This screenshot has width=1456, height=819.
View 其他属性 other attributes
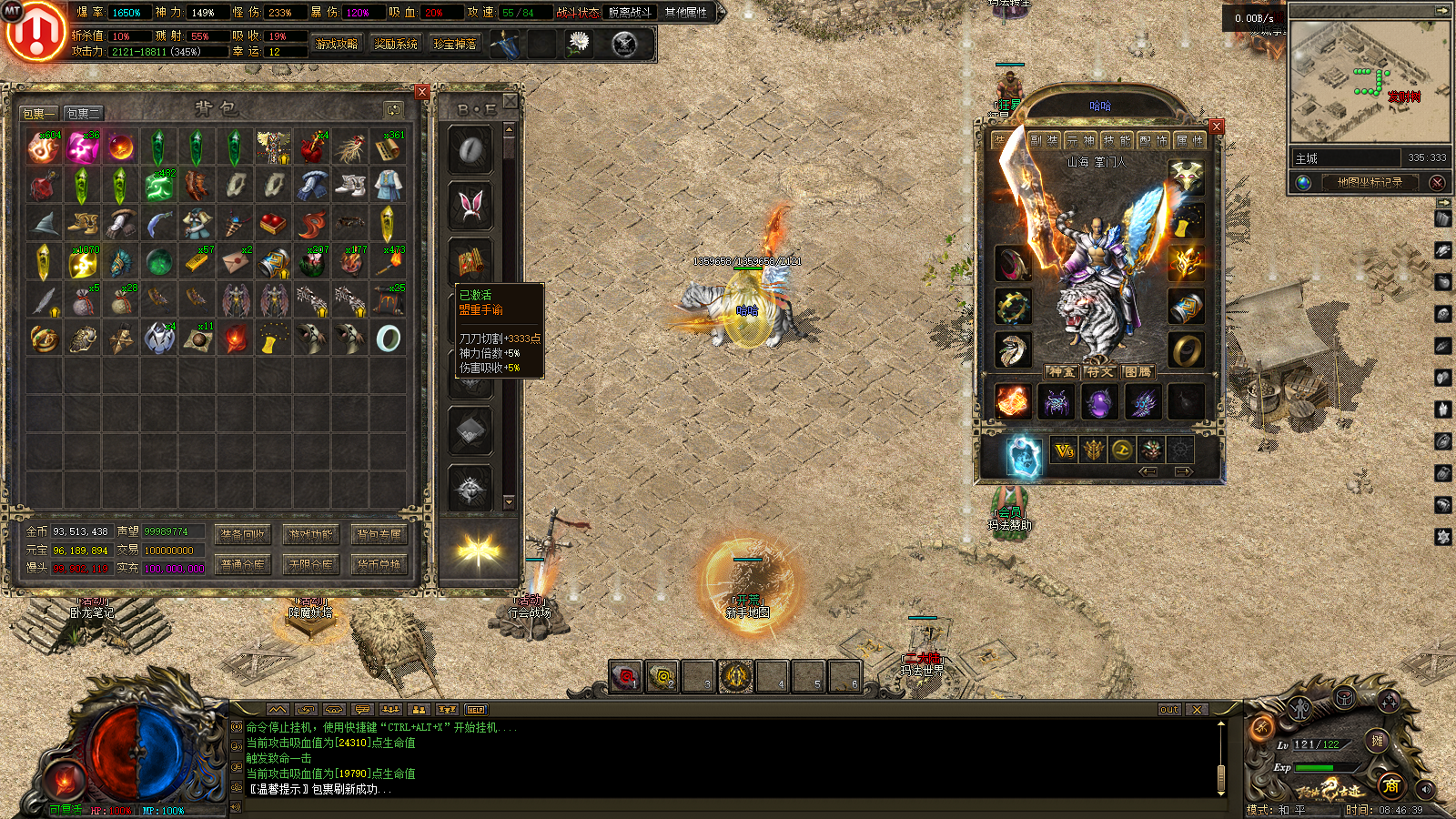pyautogui.click(x=685, y=13)
